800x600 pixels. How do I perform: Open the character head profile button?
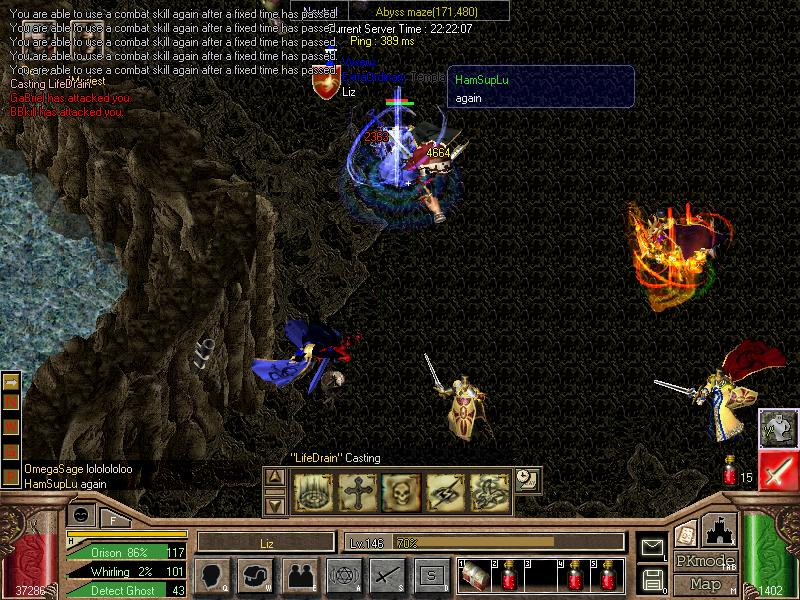click(x=213, y=575)
